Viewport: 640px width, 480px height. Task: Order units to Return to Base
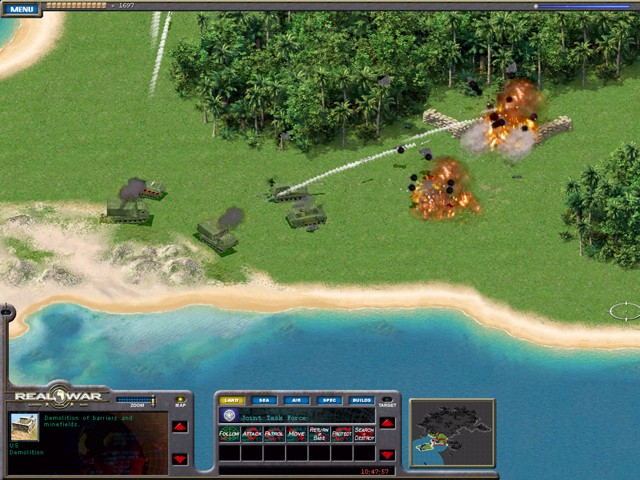pyautogui.click(x=319, y=434)
